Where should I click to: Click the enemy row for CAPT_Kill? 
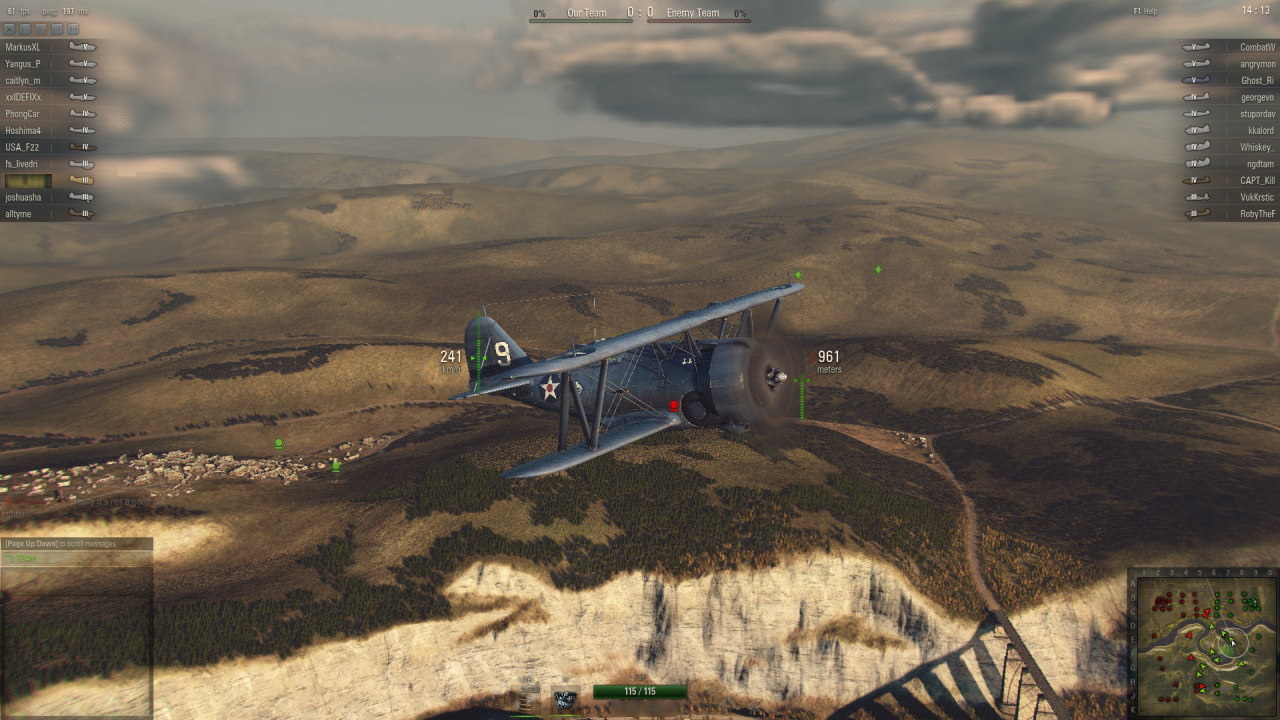pos(1257,181)
